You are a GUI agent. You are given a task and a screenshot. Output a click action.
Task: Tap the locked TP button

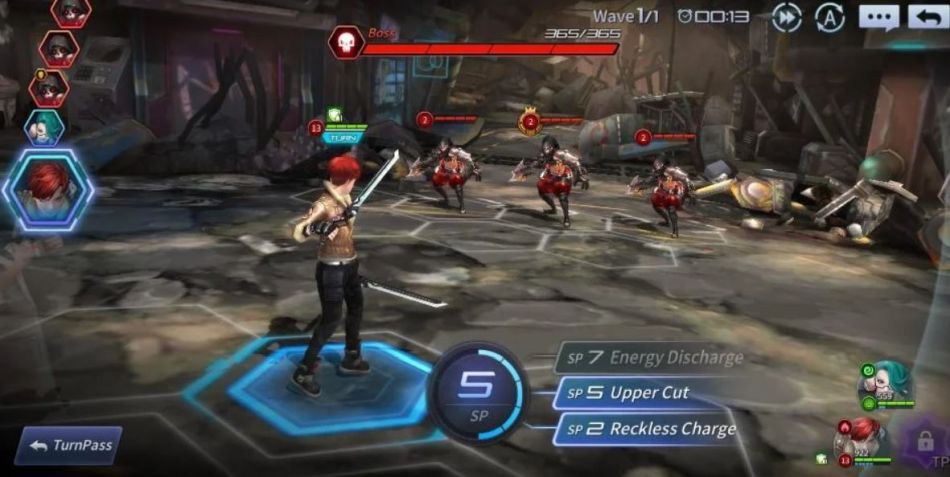click(x=925, y=443)
